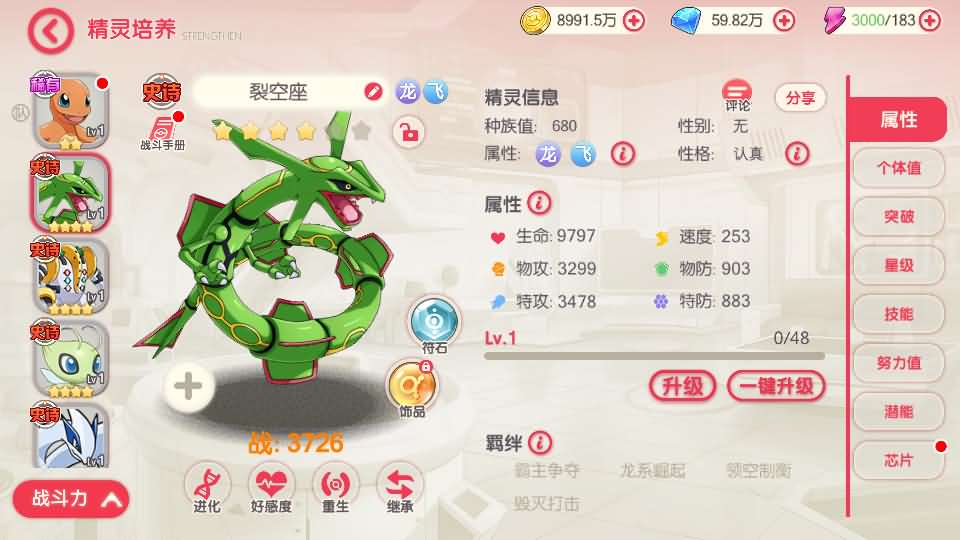Open the 突破 breakthrough tab
The image size is (960, 540).
pyautogui.click(x=898, y=217)
